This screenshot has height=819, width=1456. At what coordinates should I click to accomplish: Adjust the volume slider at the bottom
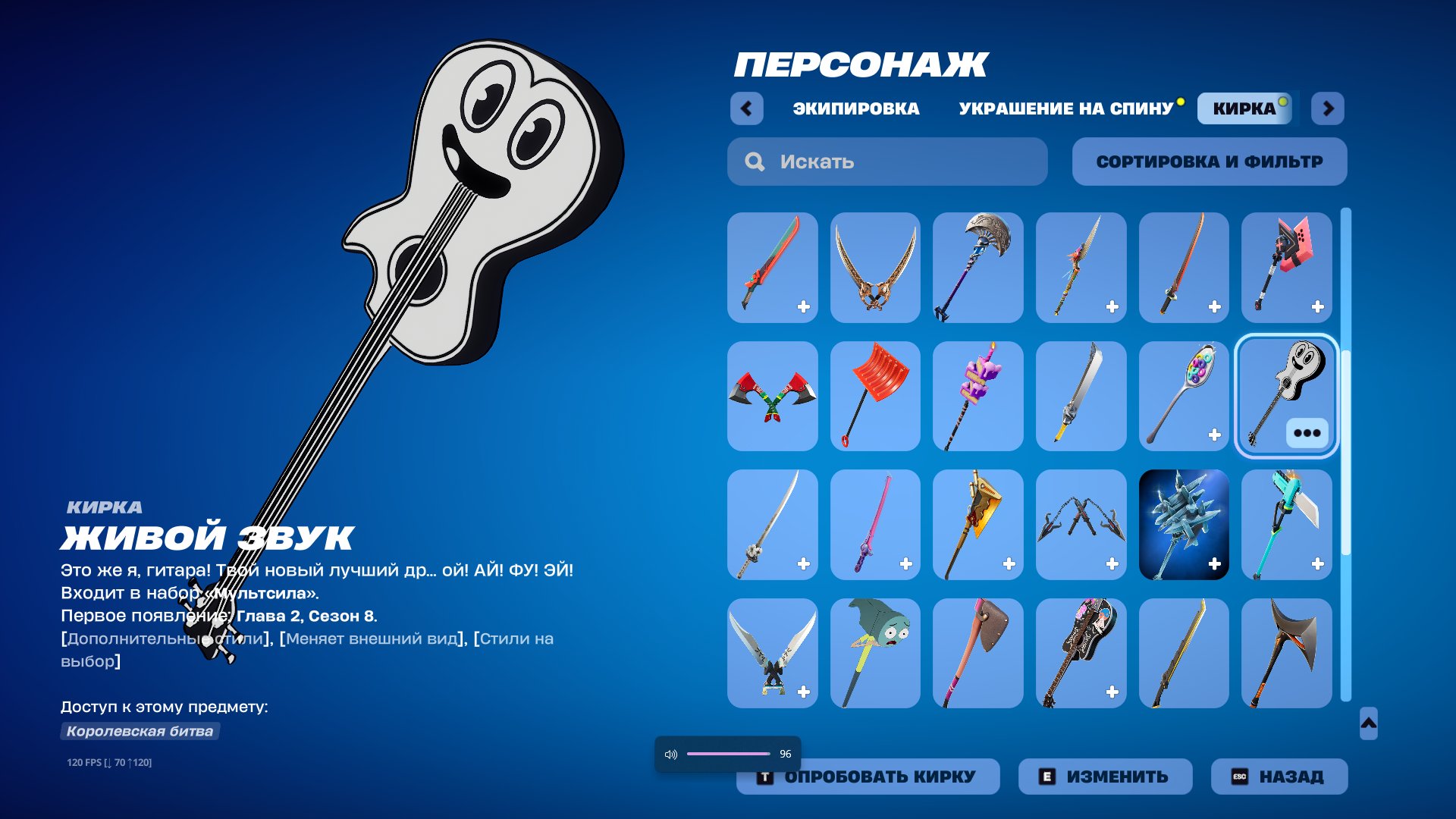[x=728, y=753]
